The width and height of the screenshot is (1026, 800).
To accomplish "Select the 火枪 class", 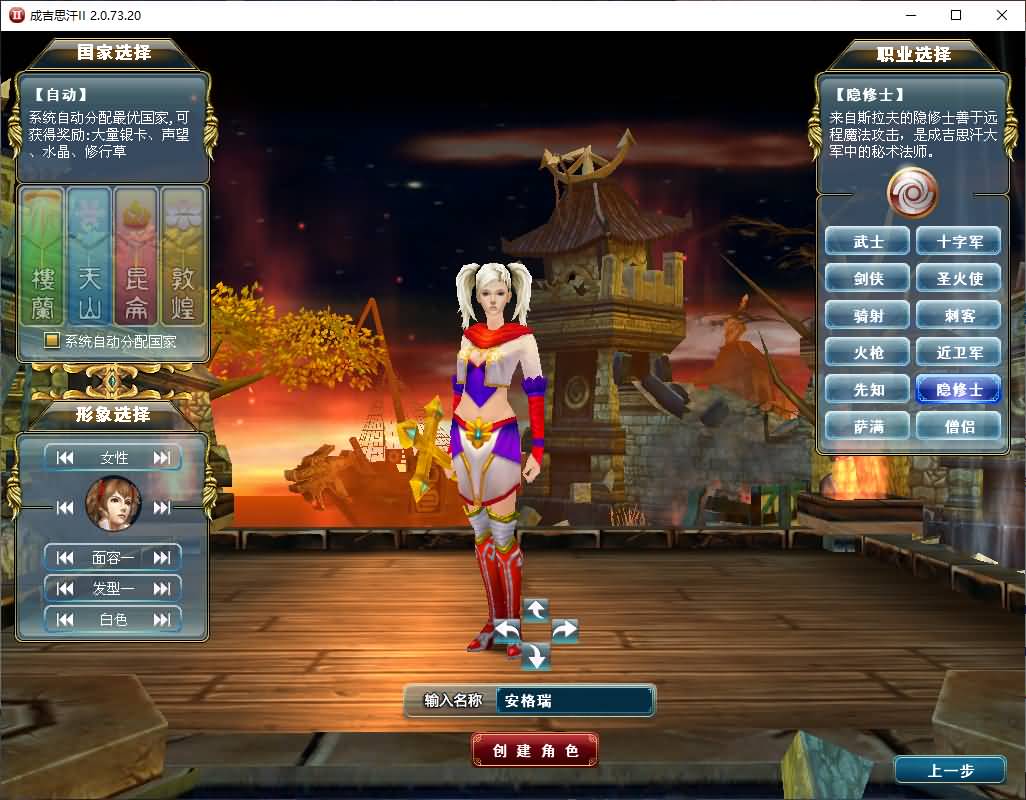I will [x=868, y=352].
